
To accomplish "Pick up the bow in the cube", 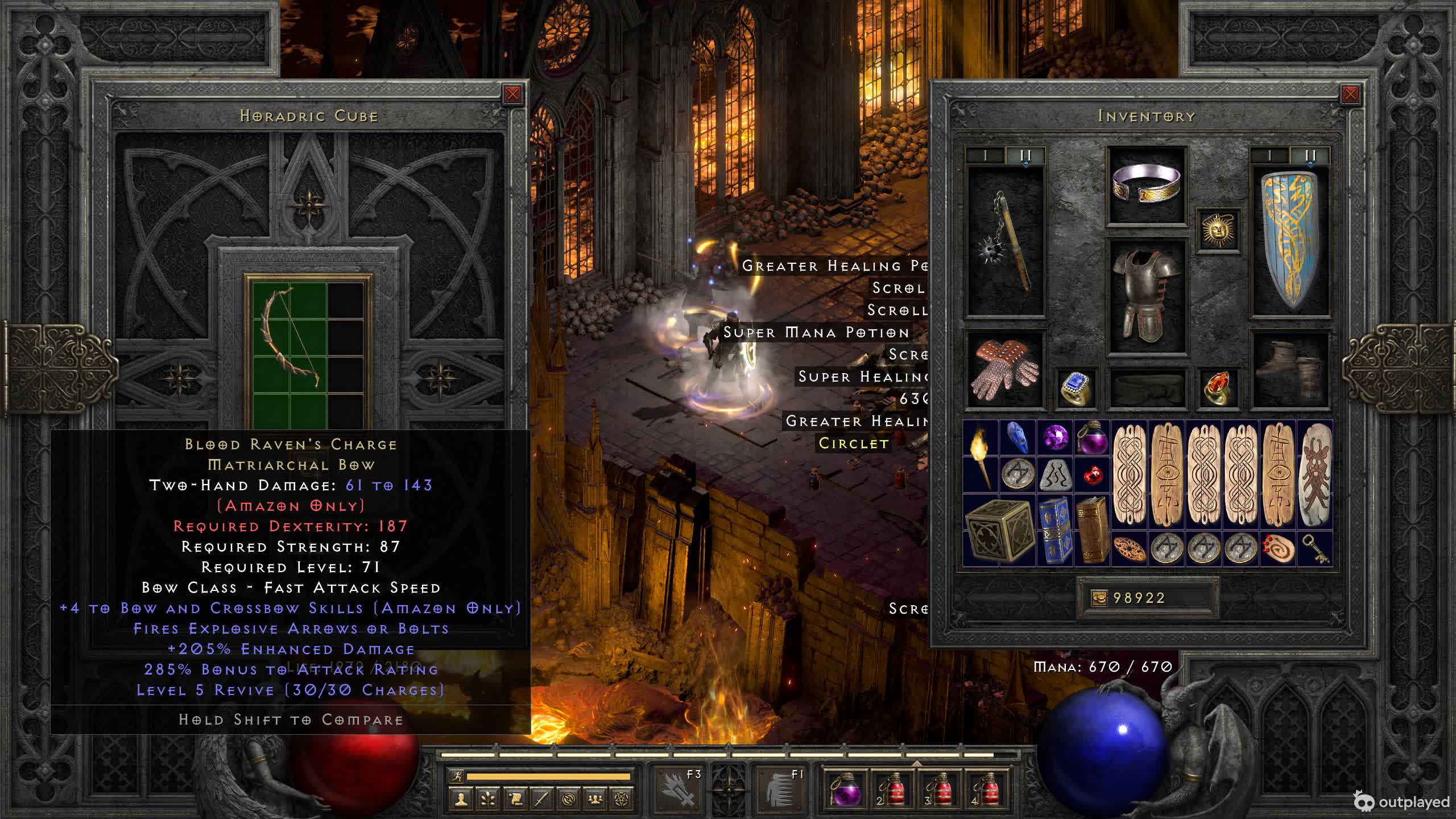I will tap(289, 338).
